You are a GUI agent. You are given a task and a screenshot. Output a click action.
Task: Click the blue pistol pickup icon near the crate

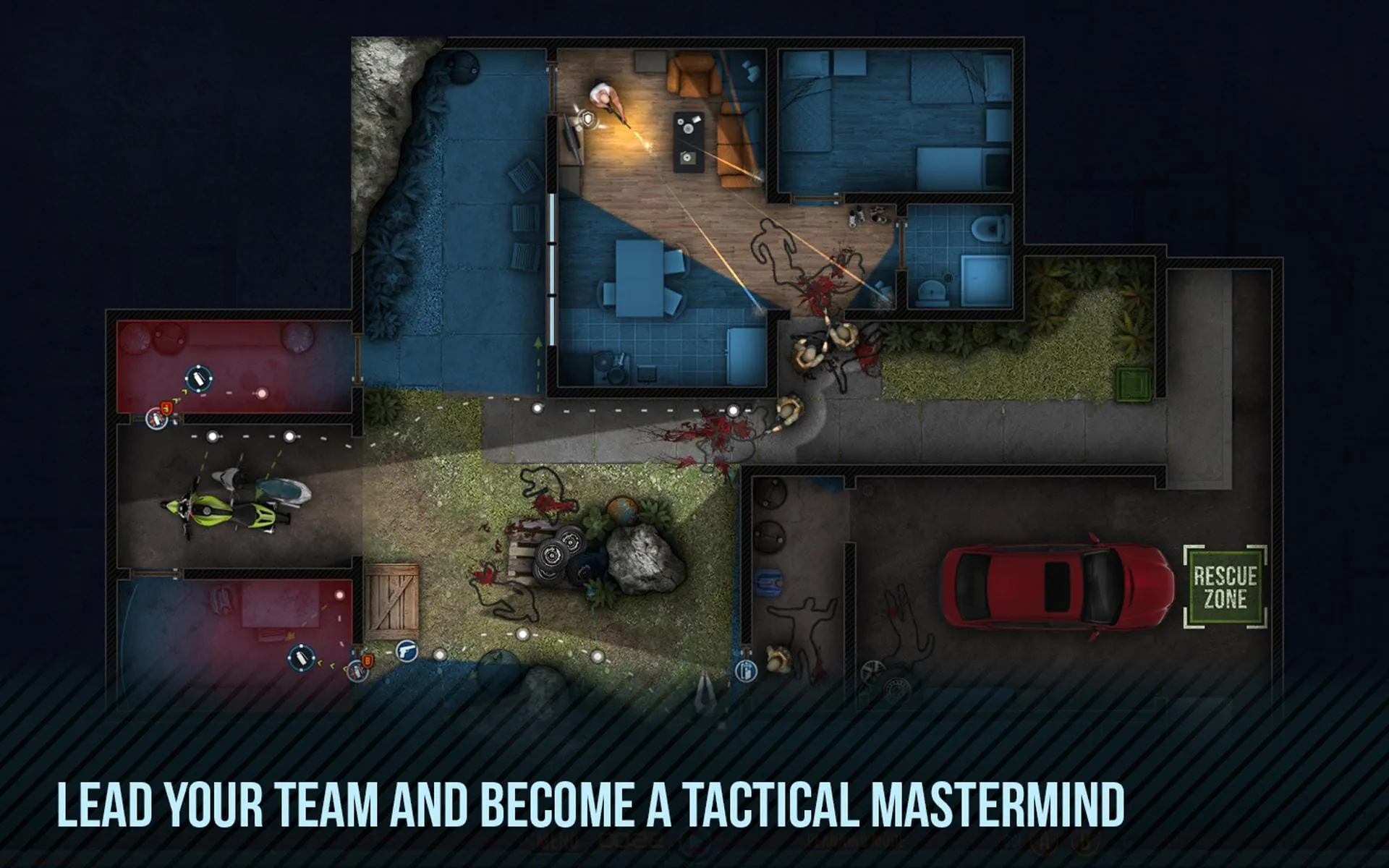point(407,652)
